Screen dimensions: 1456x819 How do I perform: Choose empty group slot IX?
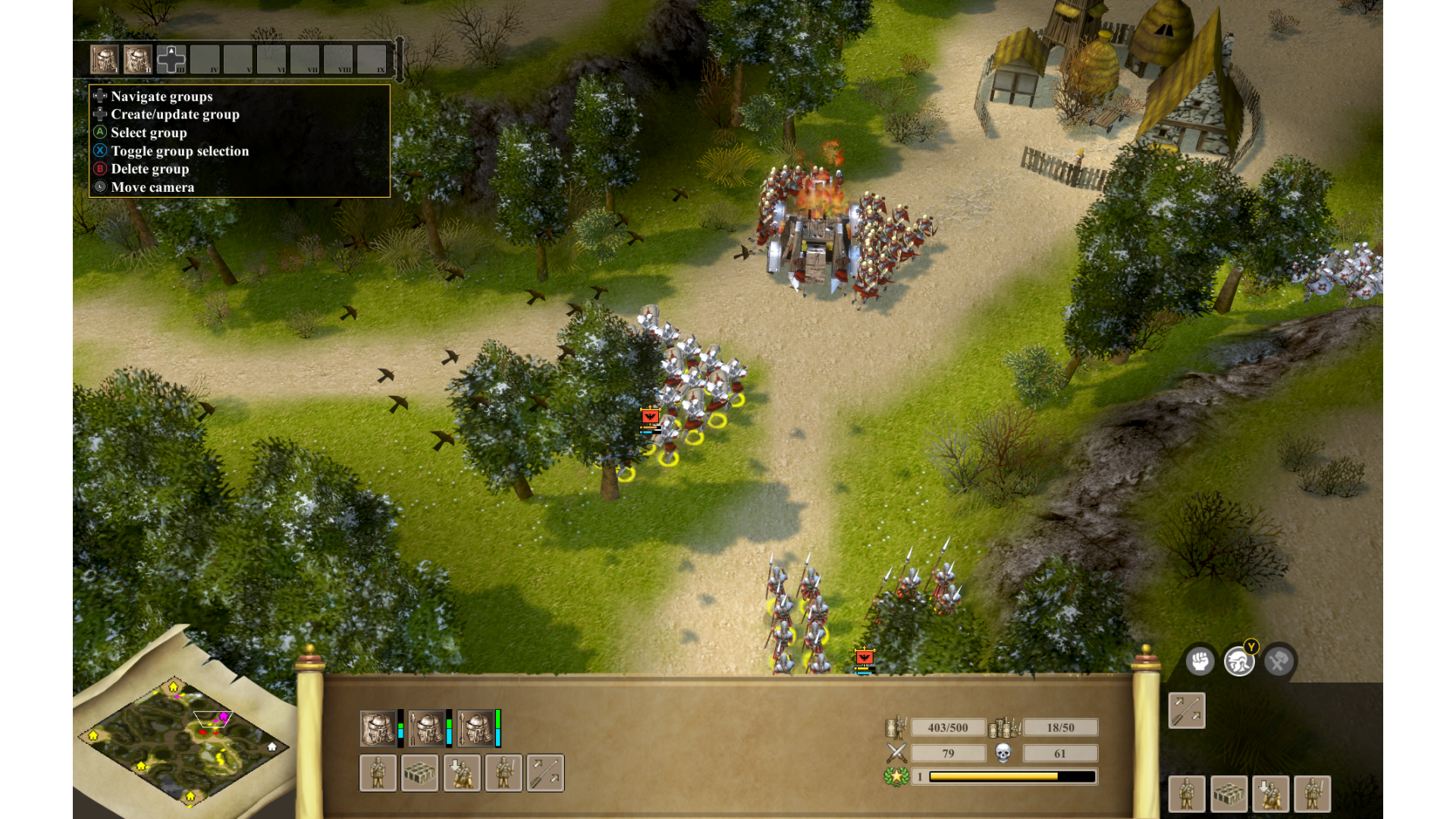pos(372,59)
